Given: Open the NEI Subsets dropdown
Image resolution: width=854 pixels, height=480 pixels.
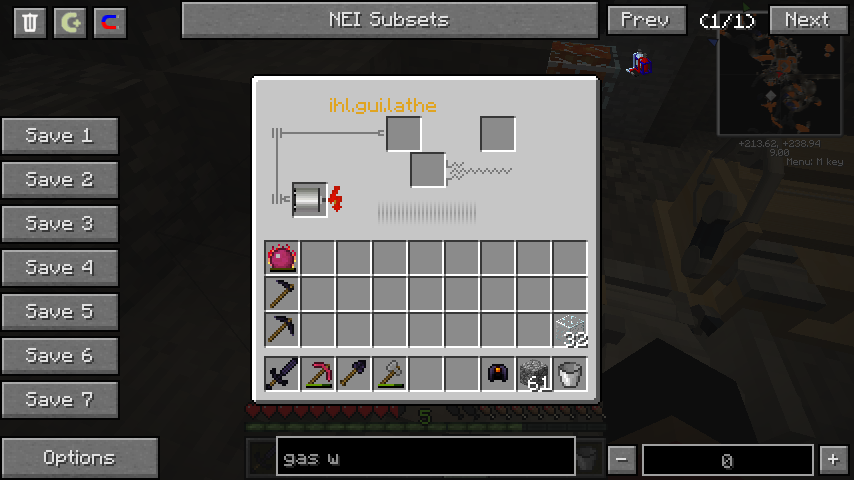Looking at the screenshot, I should [389, 20].
